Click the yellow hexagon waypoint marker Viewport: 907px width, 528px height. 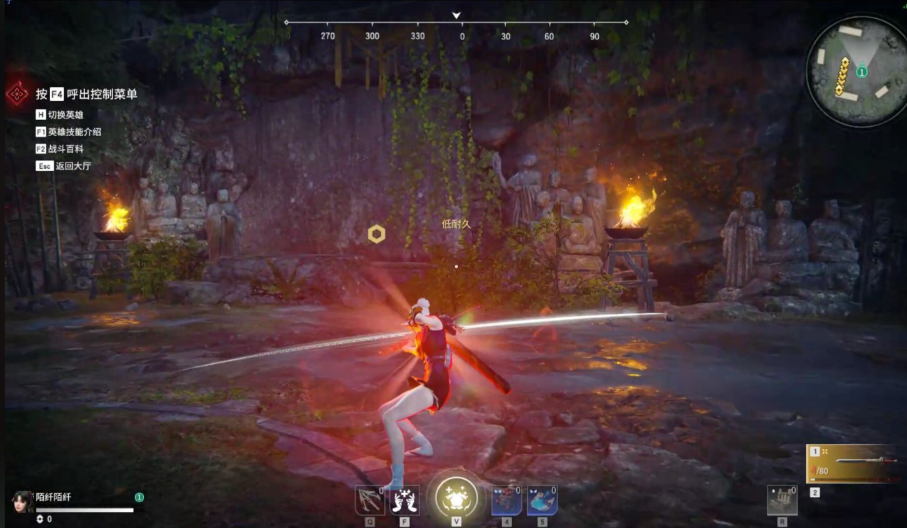tap(376, 234)
